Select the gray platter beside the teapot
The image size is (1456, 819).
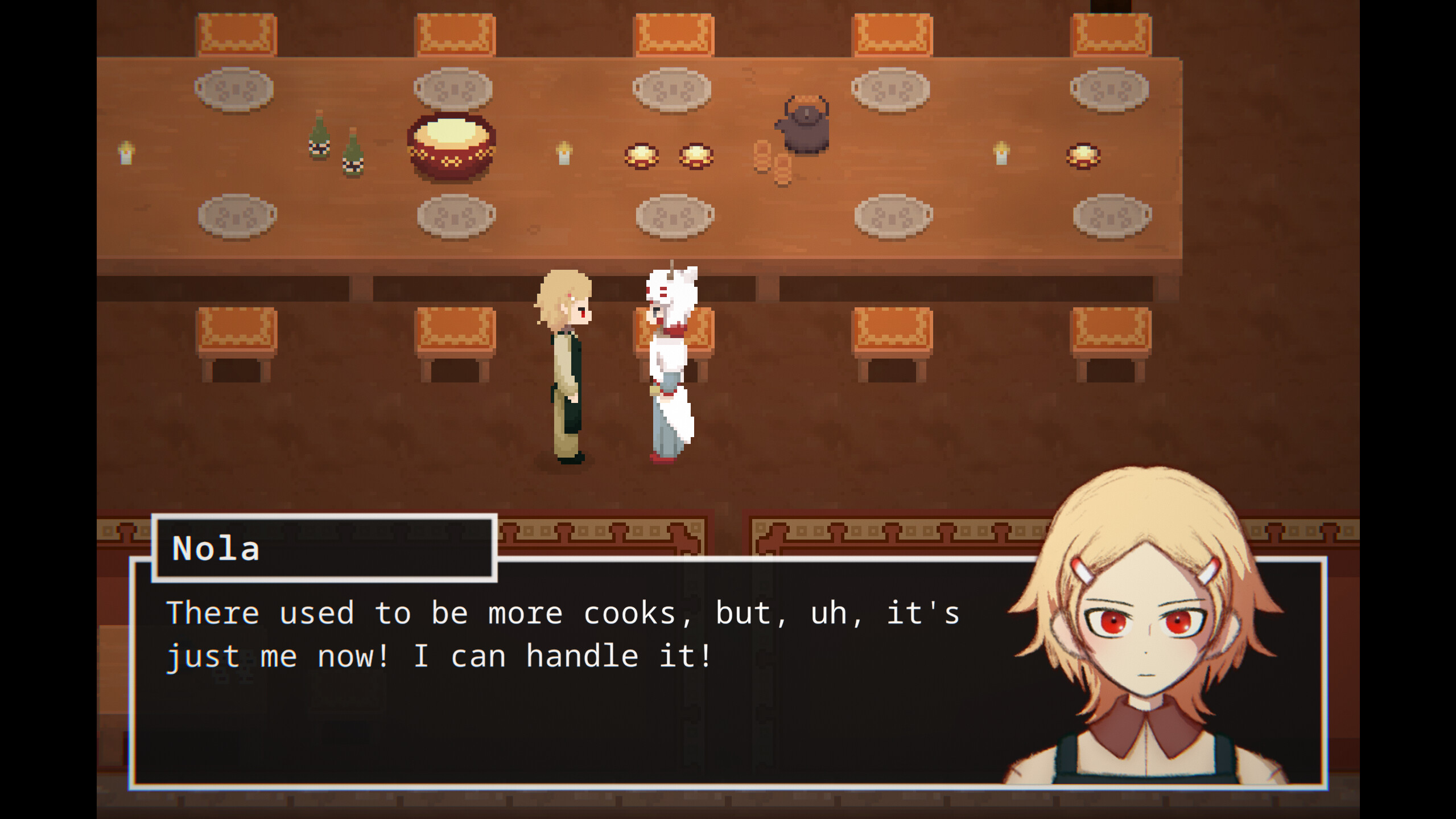[x=890, y=91]
